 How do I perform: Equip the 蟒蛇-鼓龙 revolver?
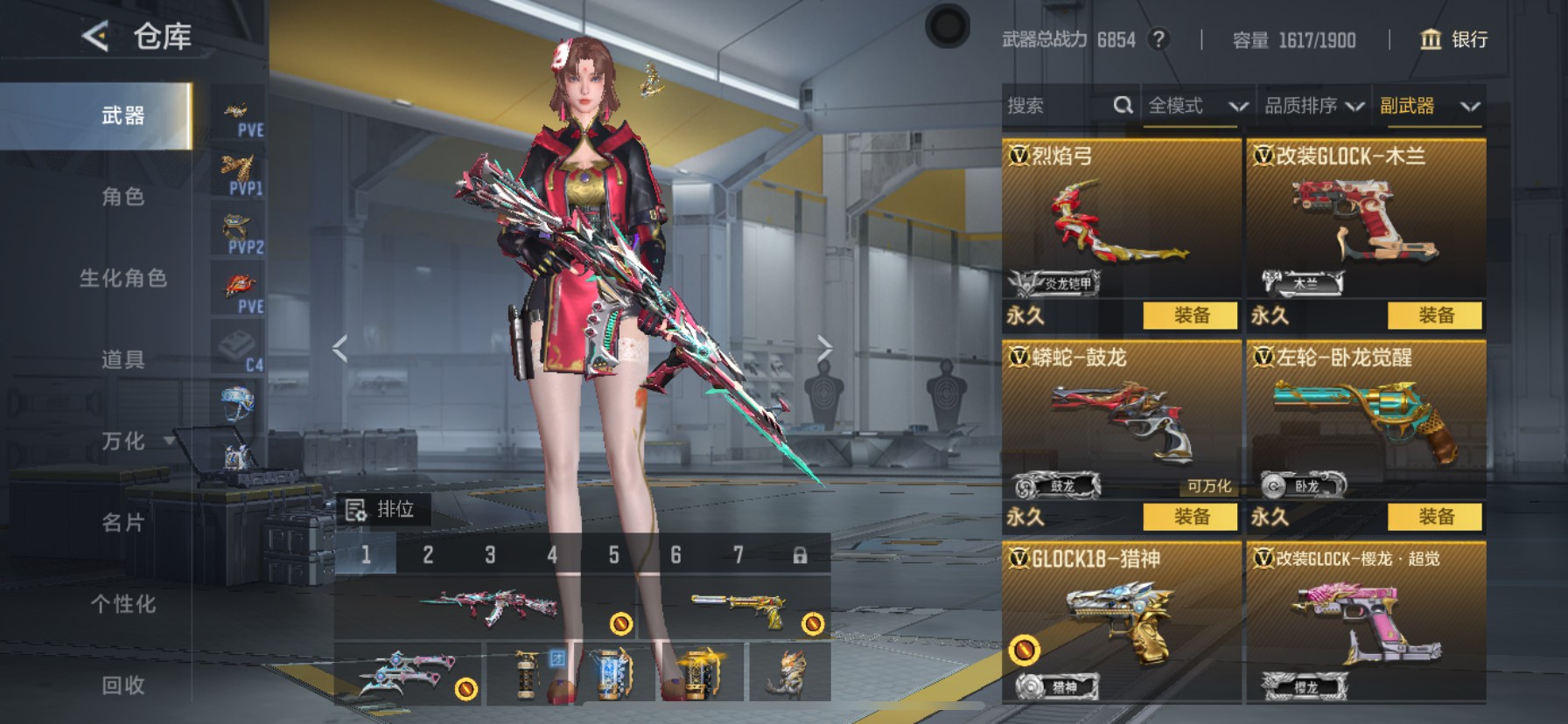tap(1190, 517)
